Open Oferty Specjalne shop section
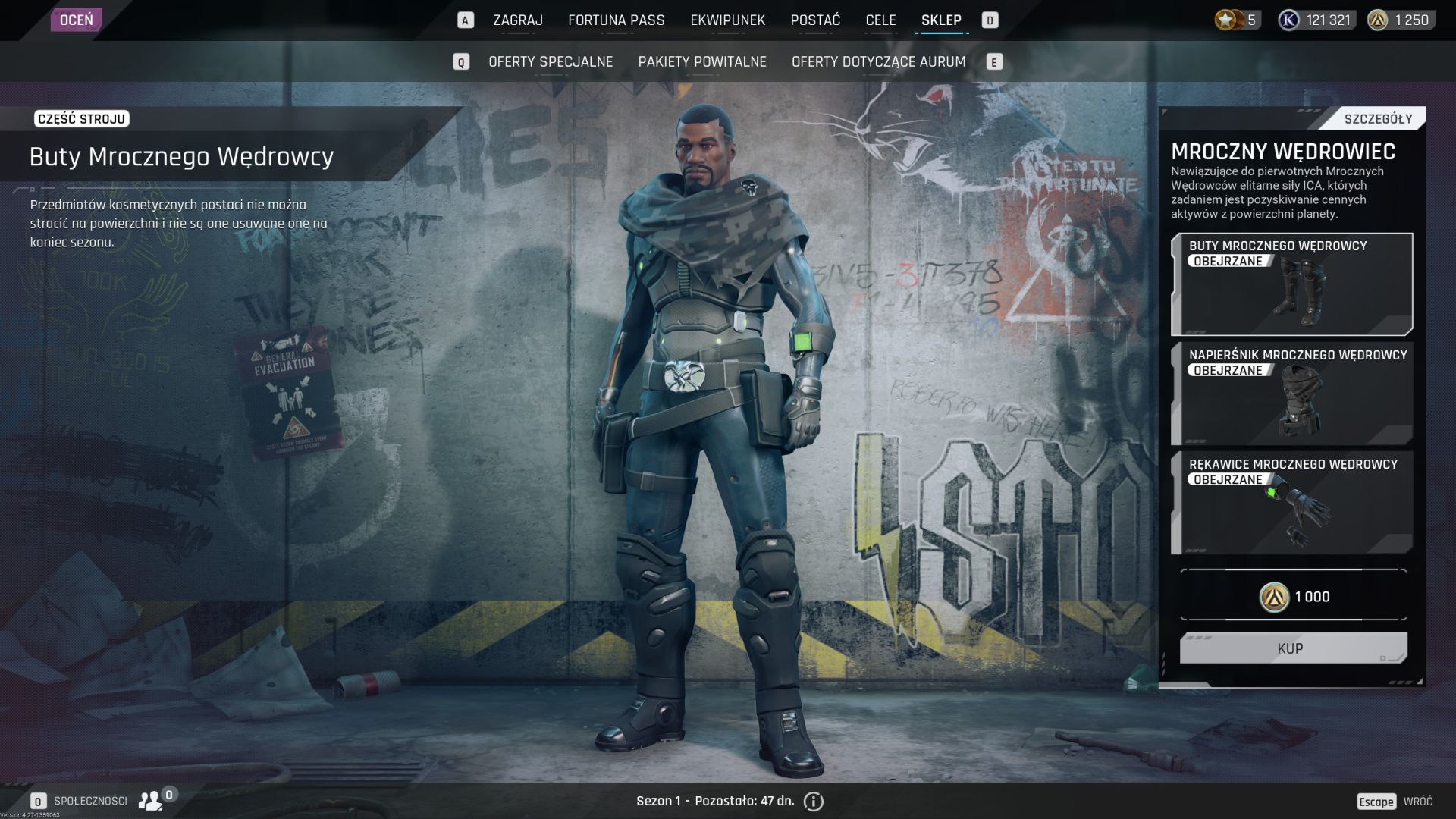 [x=551, y=62]
